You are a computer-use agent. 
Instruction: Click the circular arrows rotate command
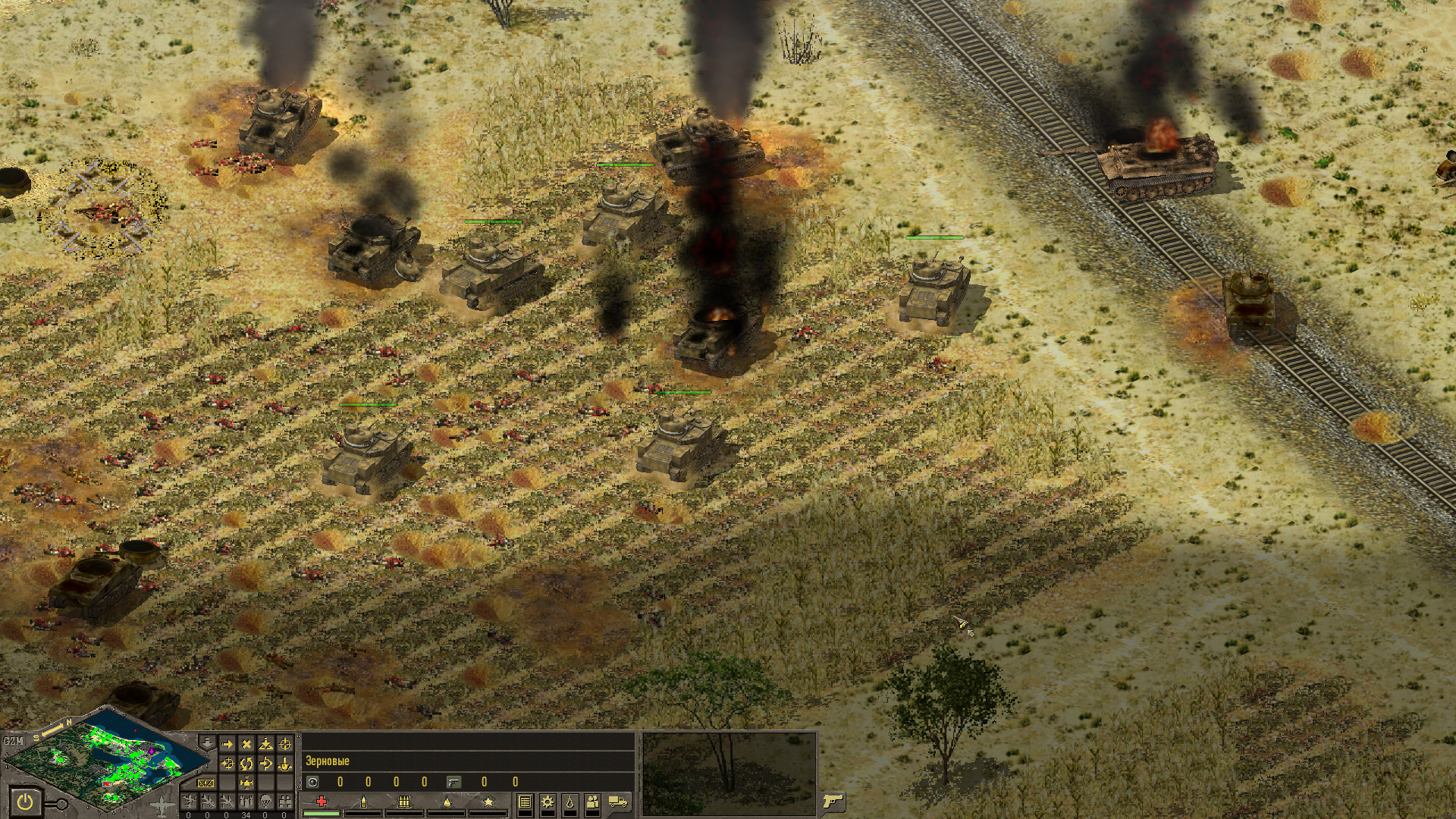coord(246,764)
